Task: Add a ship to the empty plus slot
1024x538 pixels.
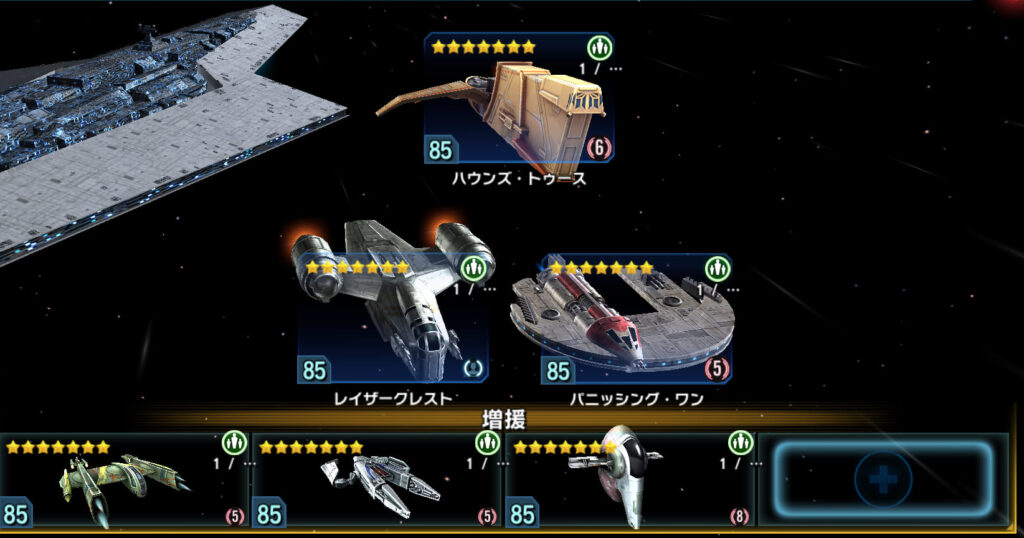Action: pyautogui.click(x=882, y=480)
